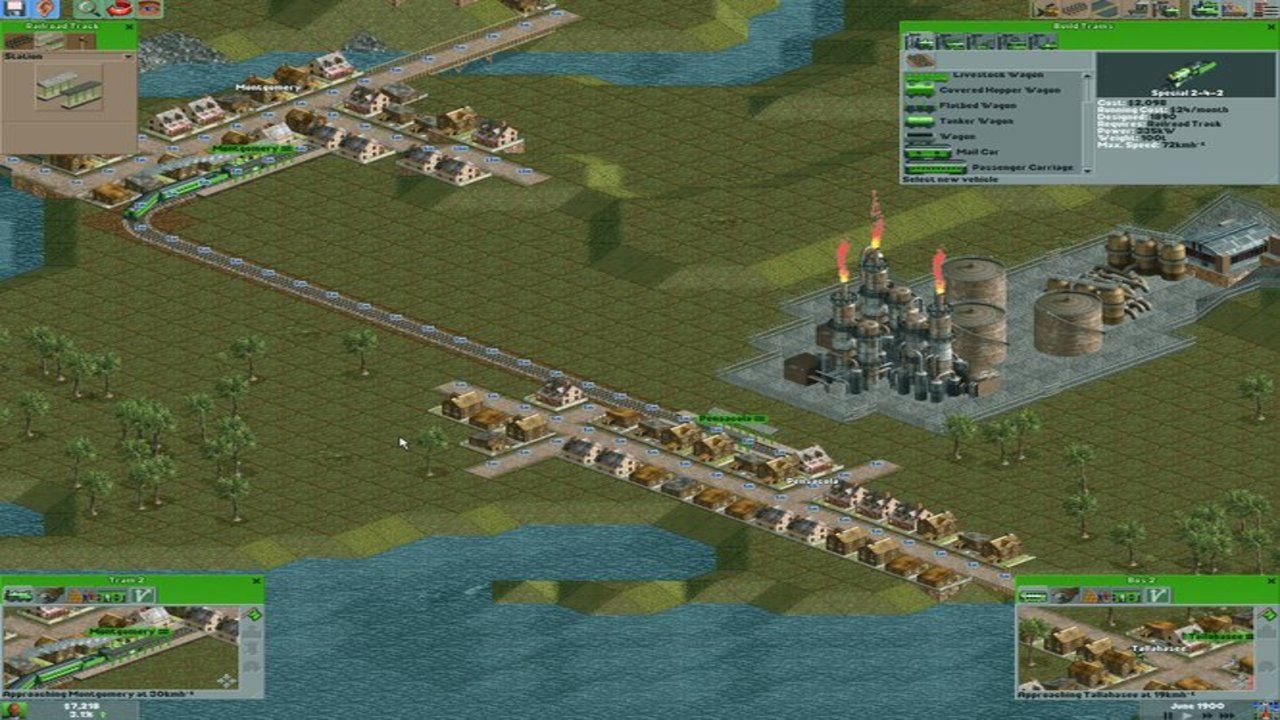Viewport: 1280px width, 720px height.
Task: Open the build vehicles toolbar button
Action: point(1208,9)
